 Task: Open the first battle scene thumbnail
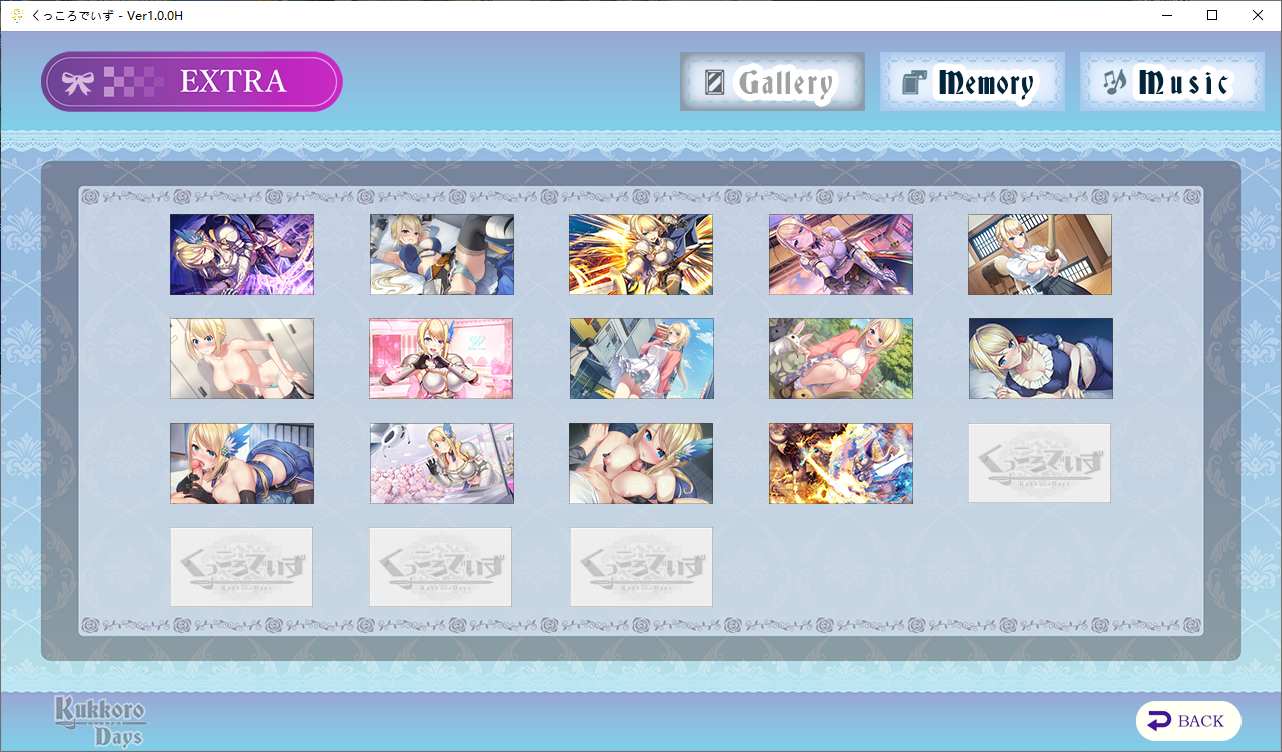241,254
